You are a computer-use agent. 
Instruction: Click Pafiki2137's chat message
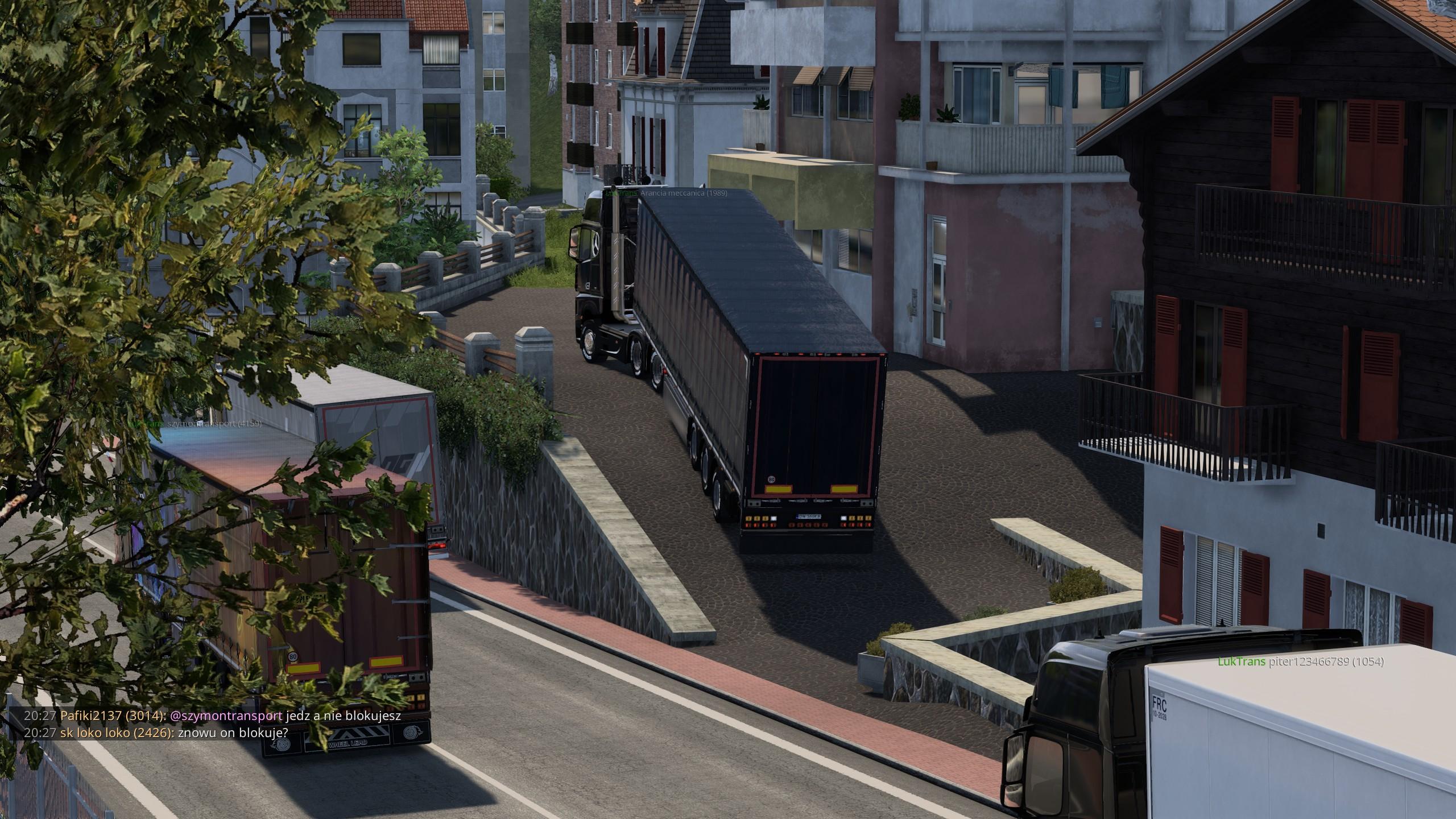click(x=212, y=716)
